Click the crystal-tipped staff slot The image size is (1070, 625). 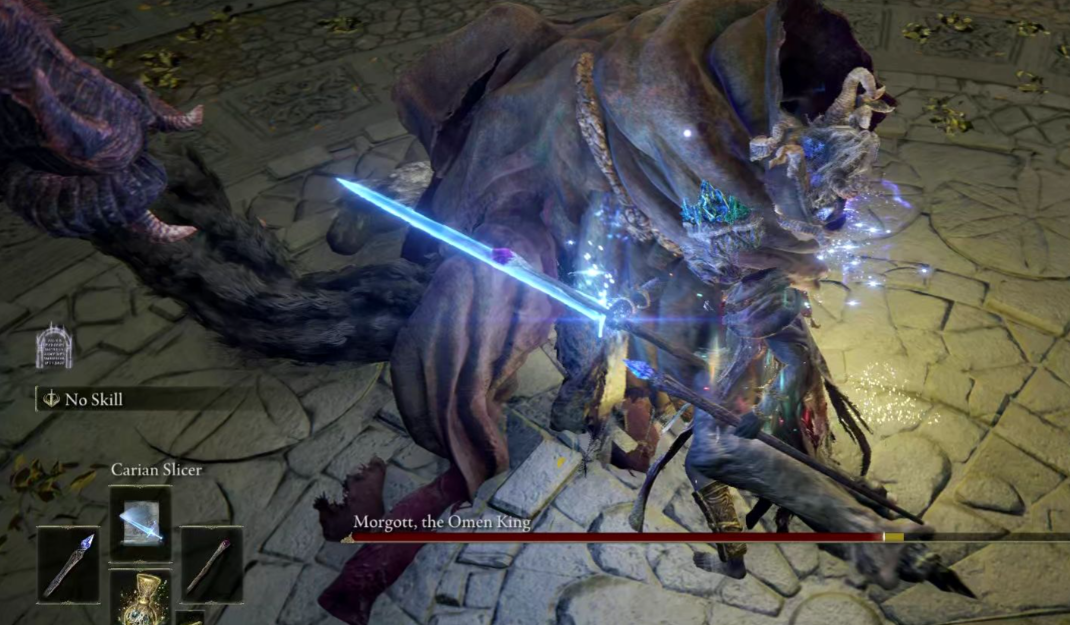tap(69, 564)
